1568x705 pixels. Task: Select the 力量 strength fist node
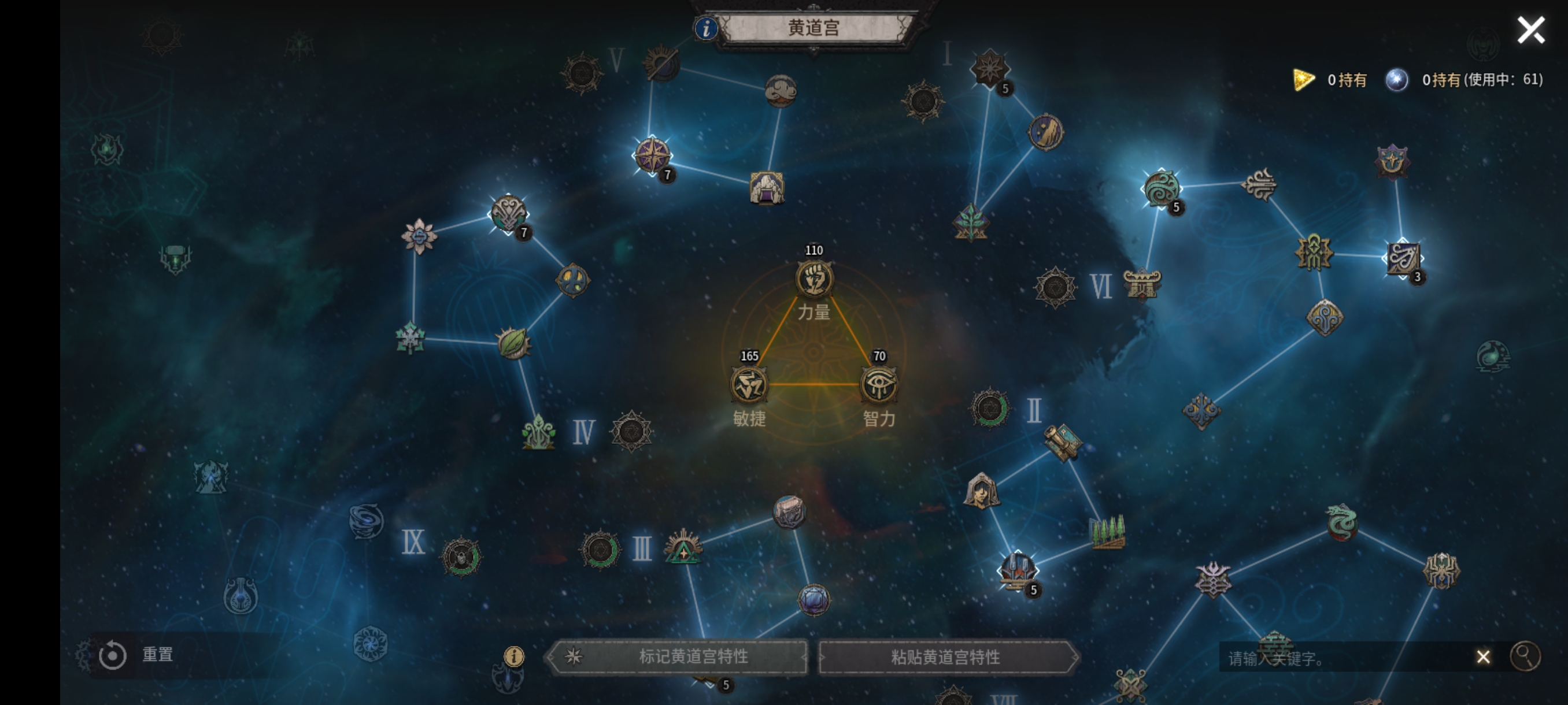[x=814, y=279]
